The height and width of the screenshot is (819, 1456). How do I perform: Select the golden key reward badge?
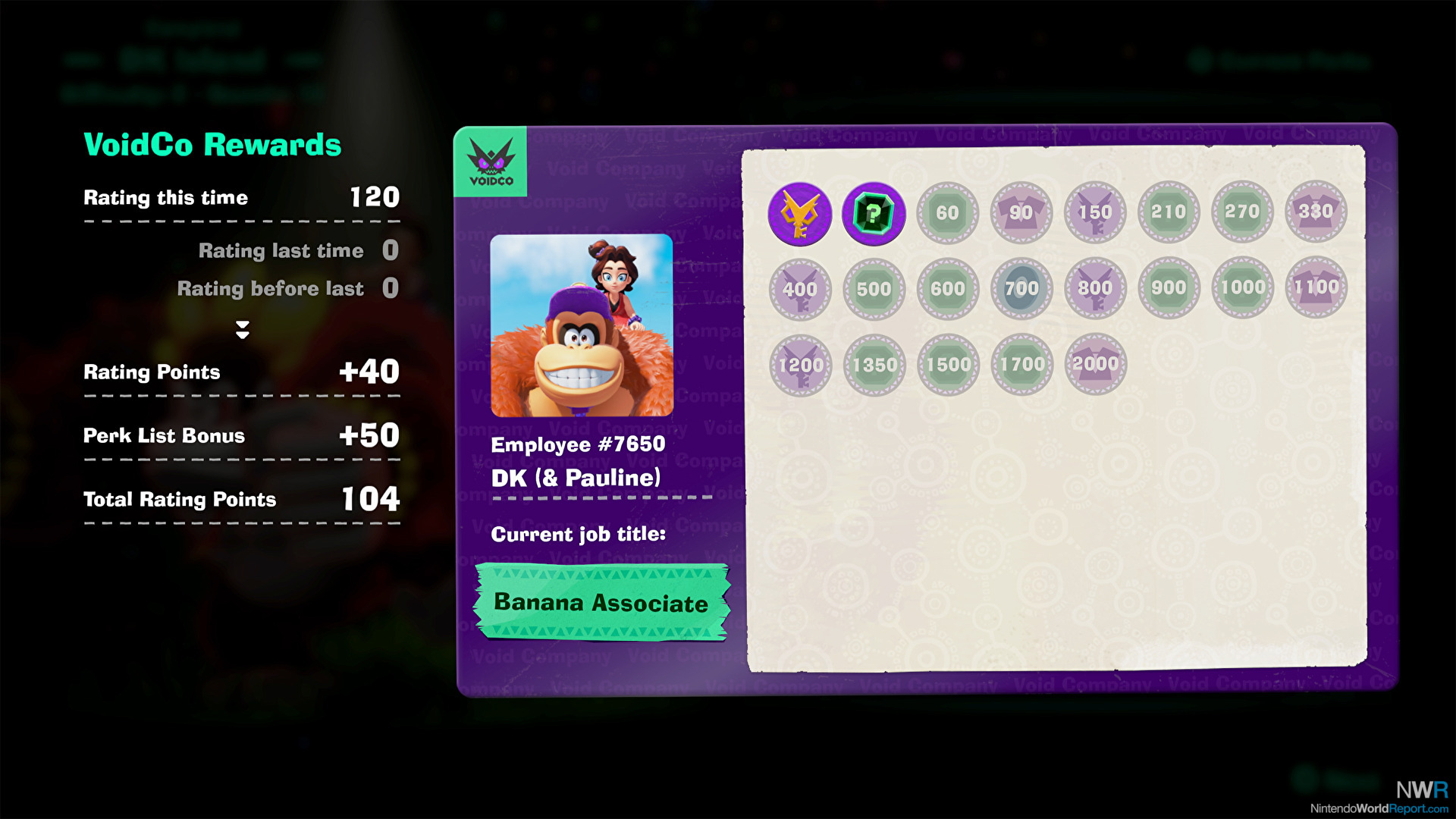pos(800,214)
